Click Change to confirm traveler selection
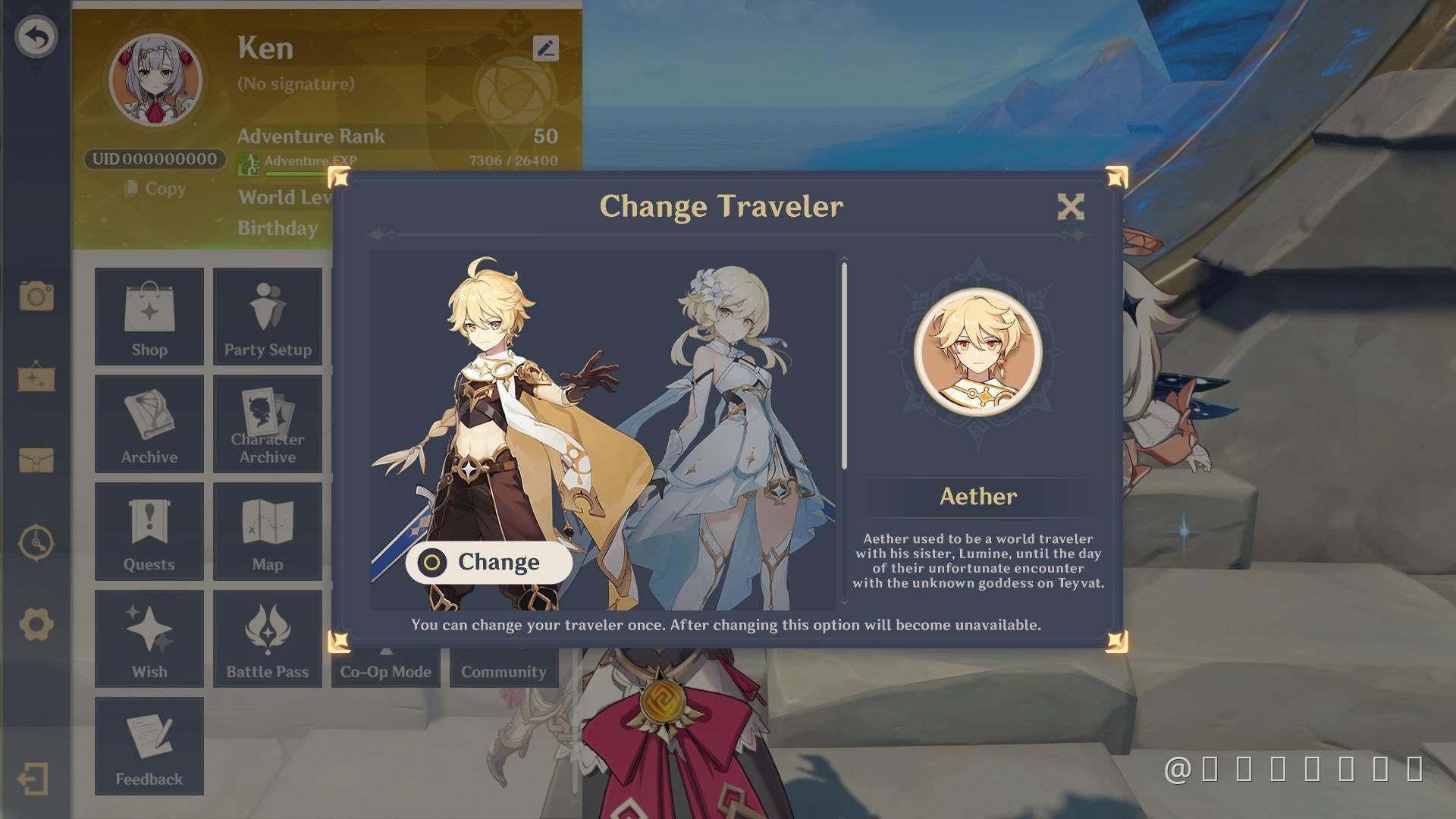 point(488,562)
